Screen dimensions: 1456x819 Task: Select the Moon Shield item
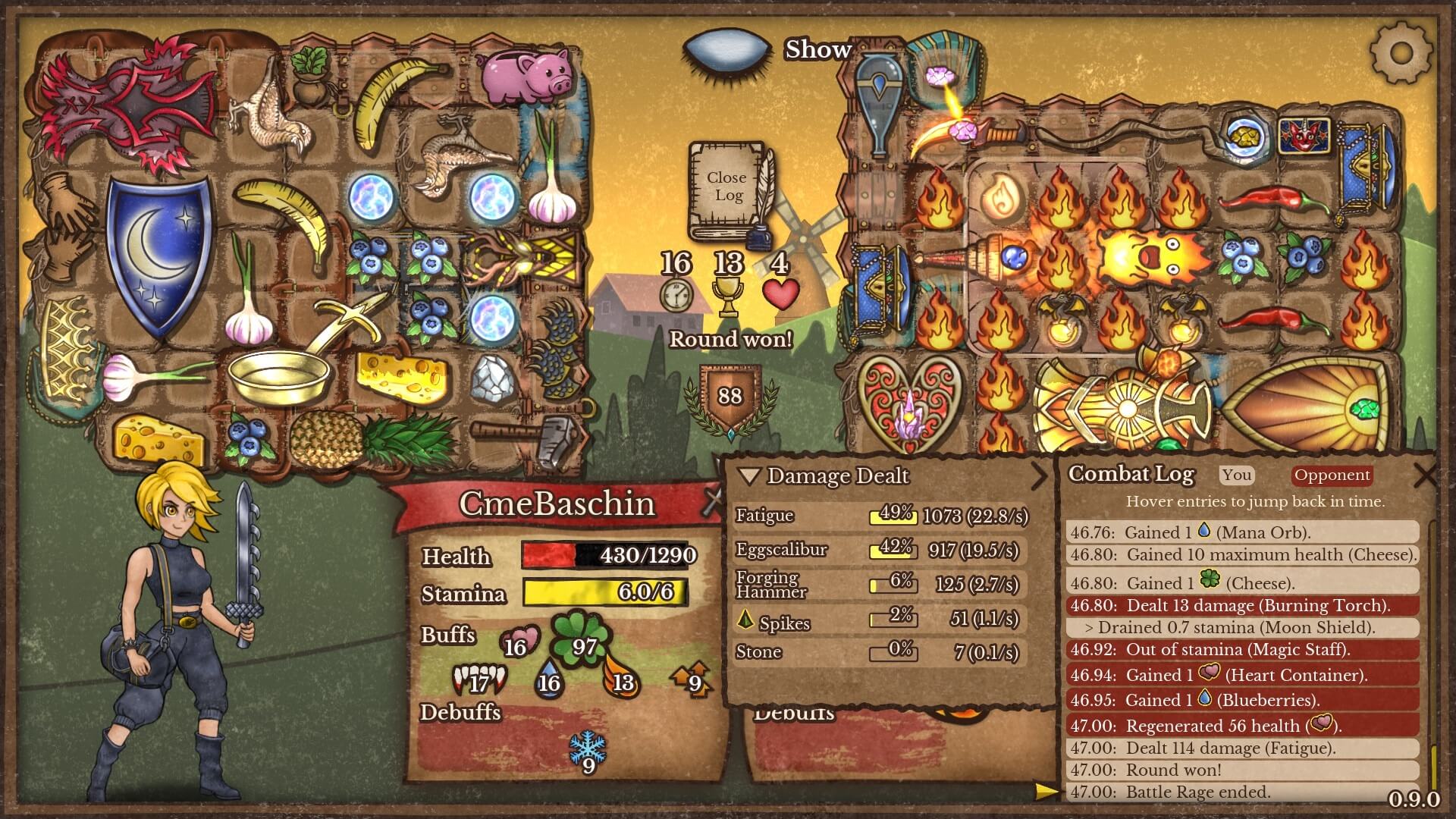pyautogui.click(x=158, y=256)
